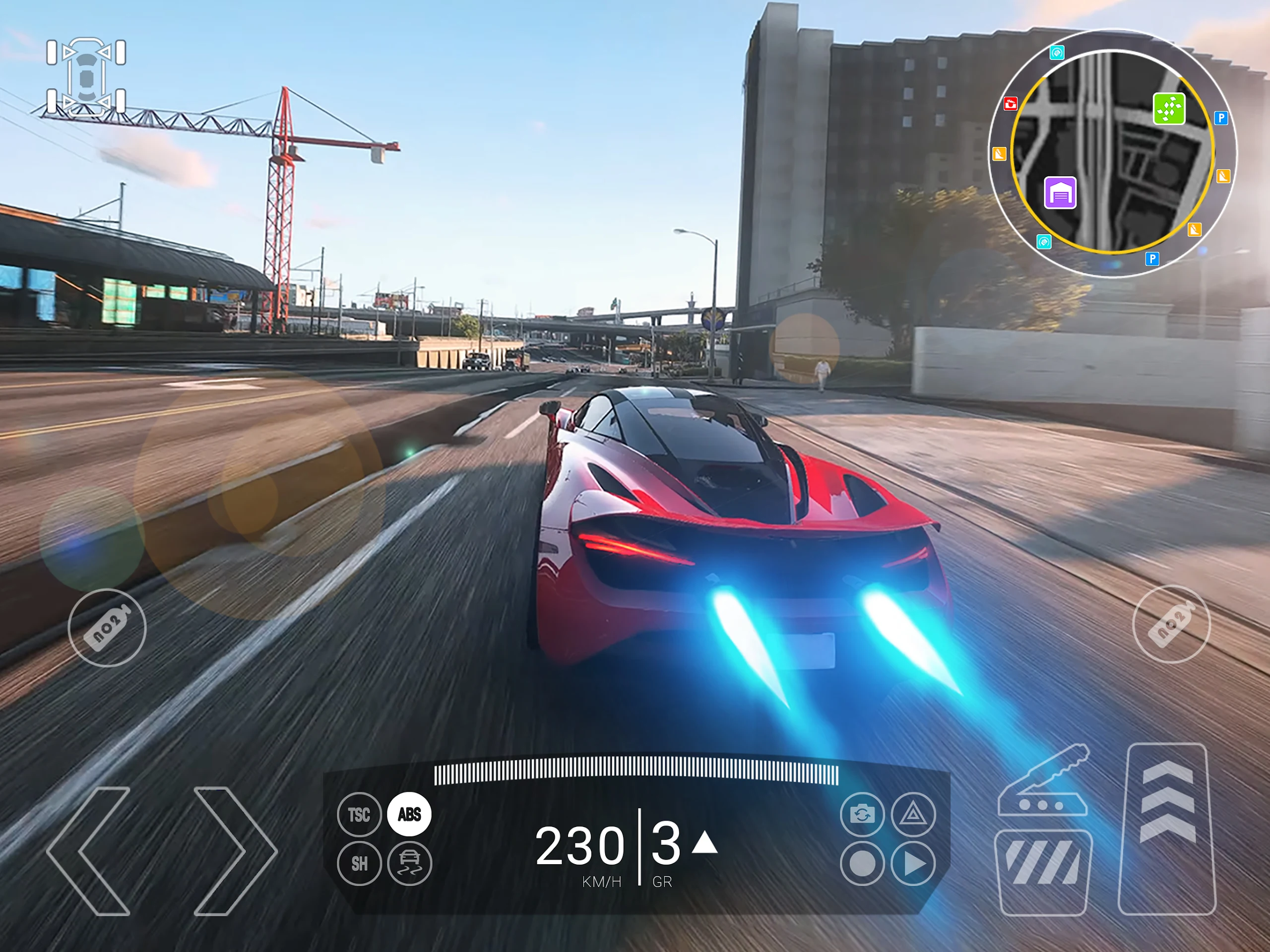The width and height of the screenshot is (1270, 952).
Task: Turn off the ABS button
Action: click(x=409, y=814)
